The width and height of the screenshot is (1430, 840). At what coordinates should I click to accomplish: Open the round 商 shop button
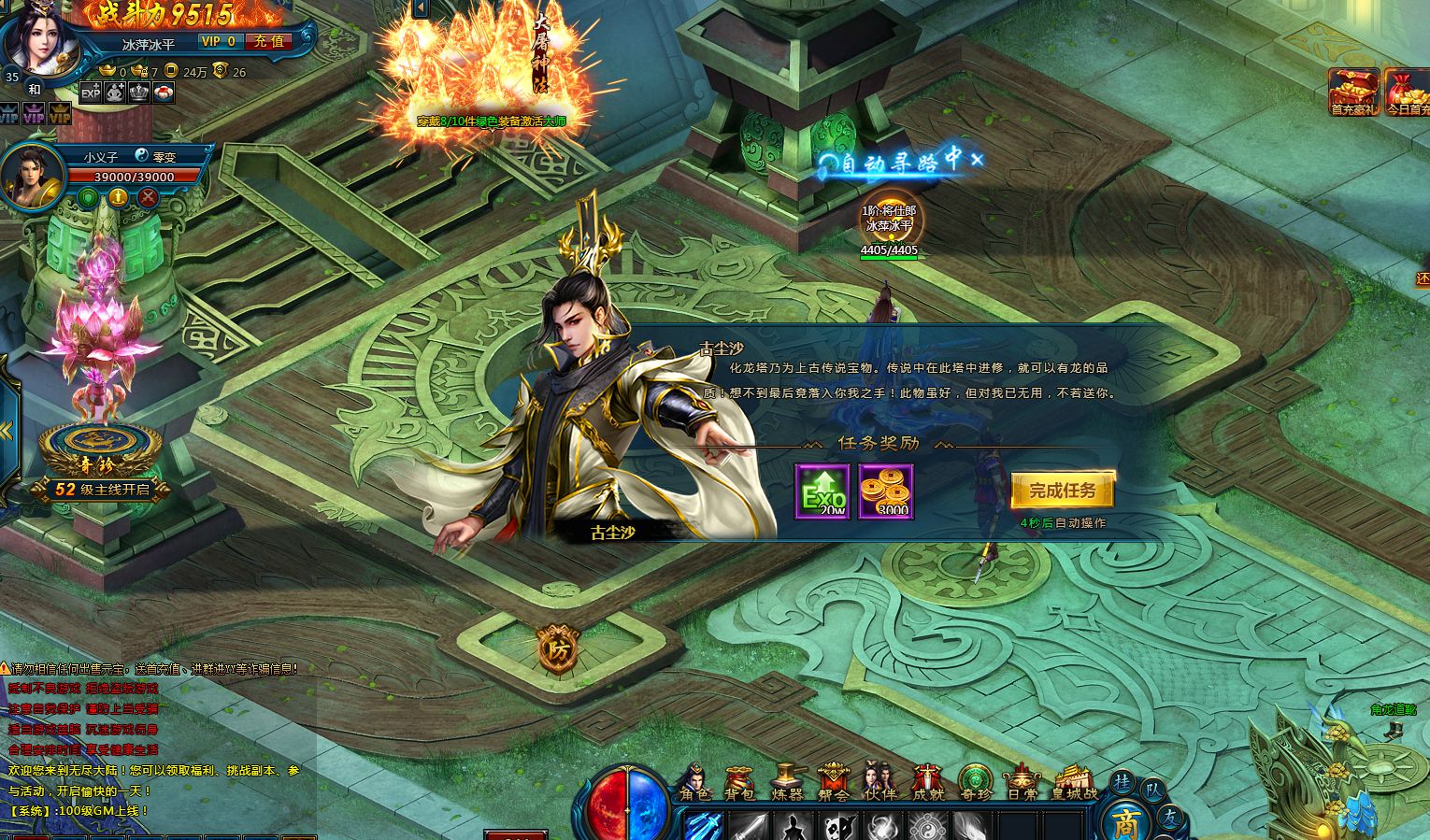[1125, 820]
